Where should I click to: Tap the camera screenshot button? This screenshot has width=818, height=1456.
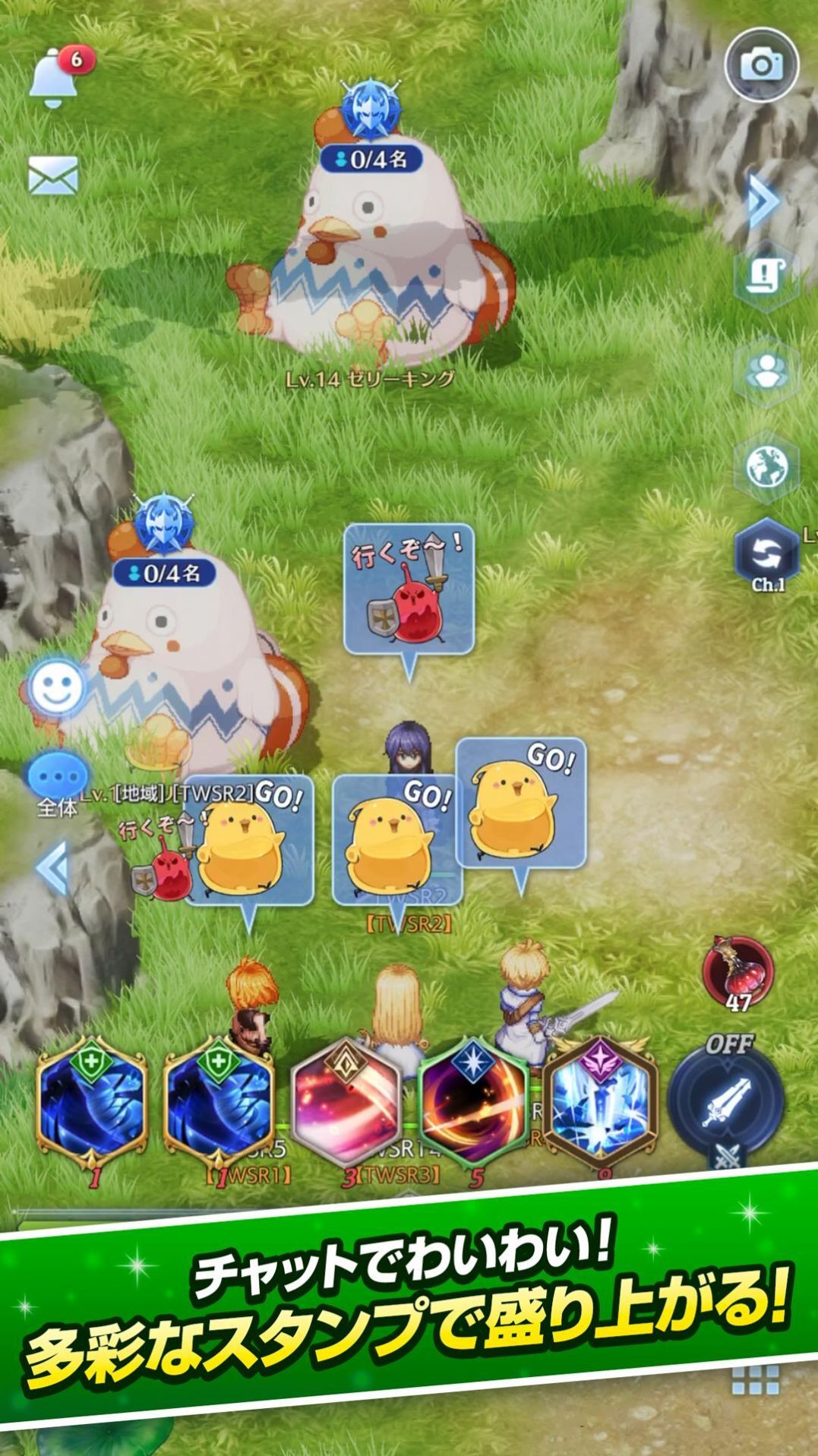click(761, 65)
